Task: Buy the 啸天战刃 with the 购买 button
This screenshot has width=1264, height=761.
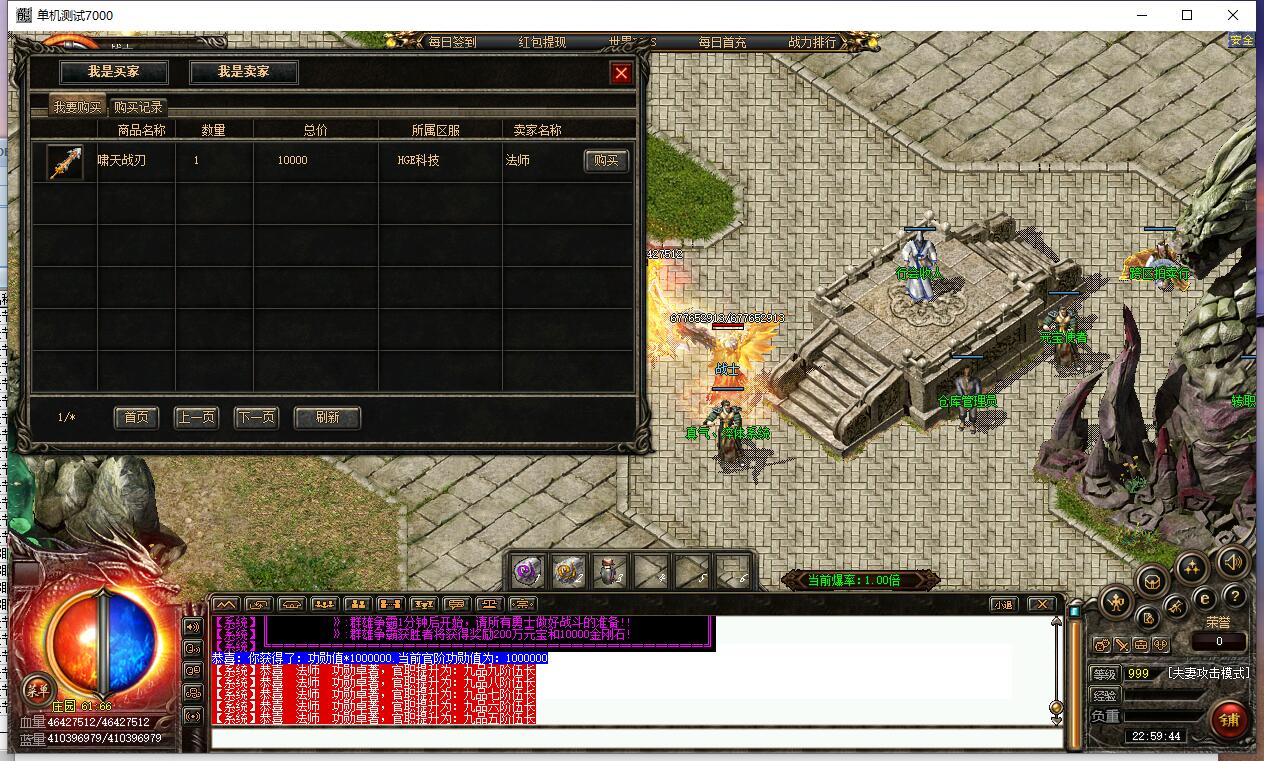Action: pyautogui.click(x=606, y=161)
